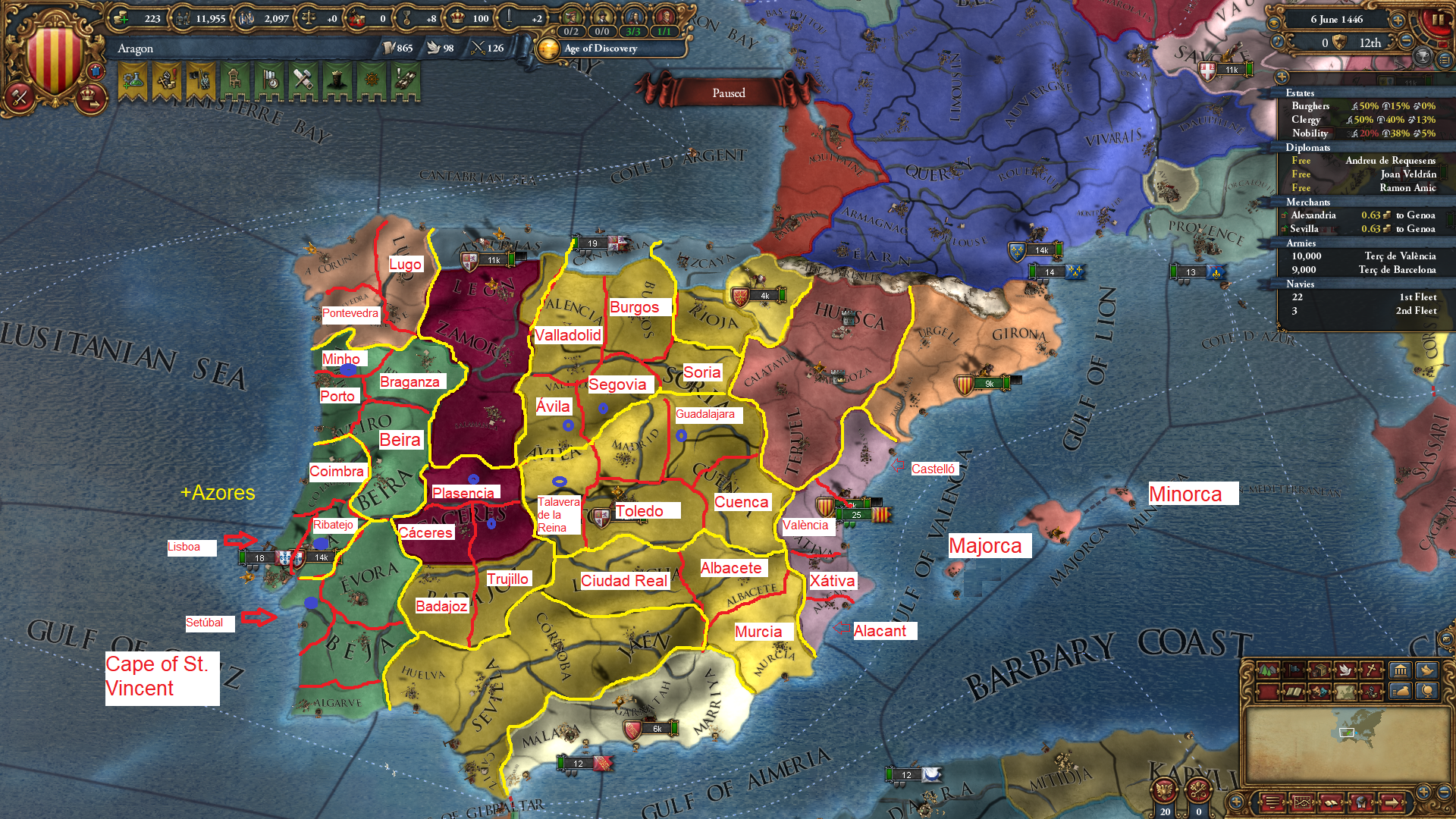Click the Paused banner to resume play
Screen dimensions: 1456x819
728,93
